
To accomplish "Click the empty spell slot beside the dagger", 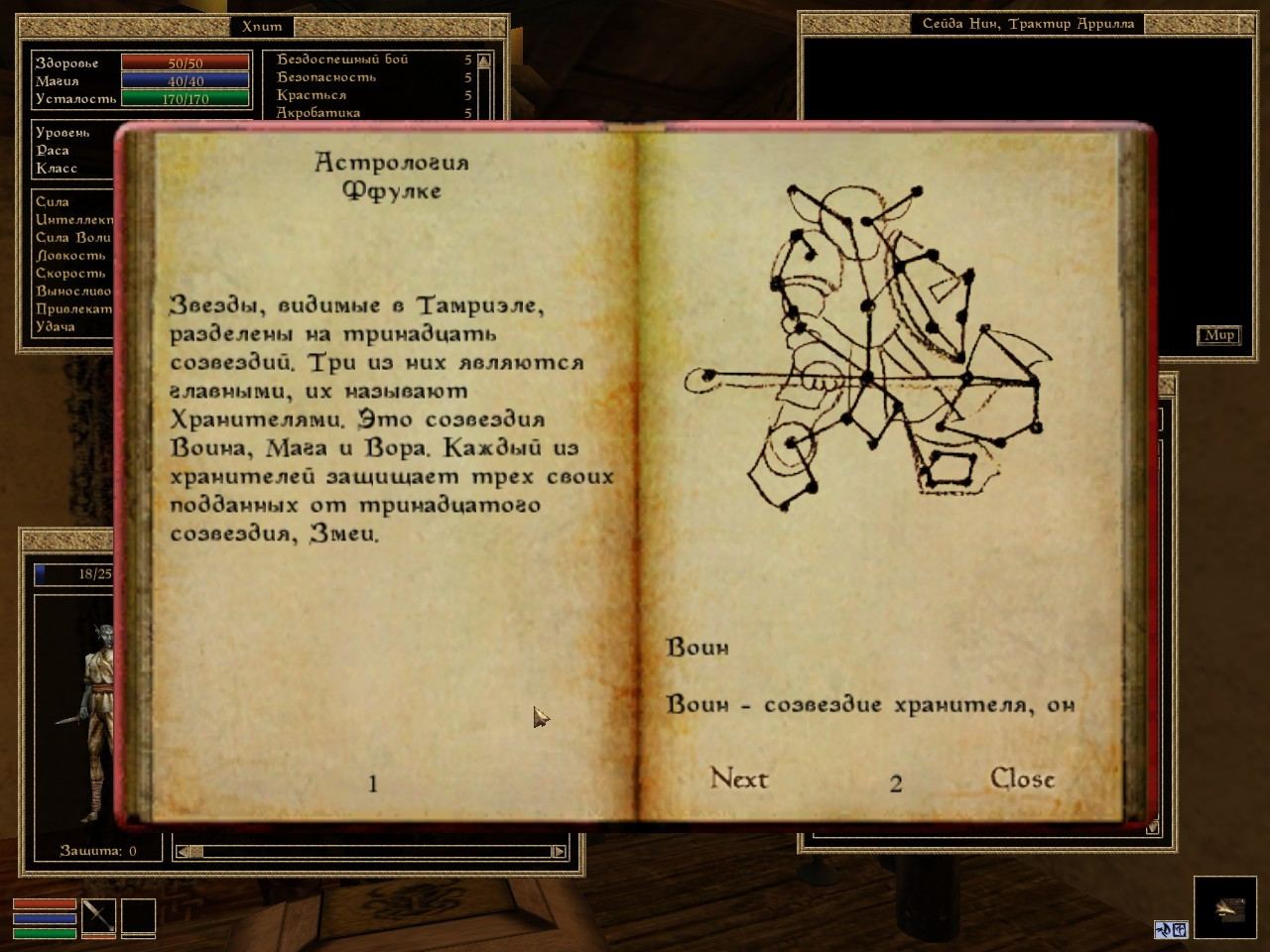I will (139, 917).
